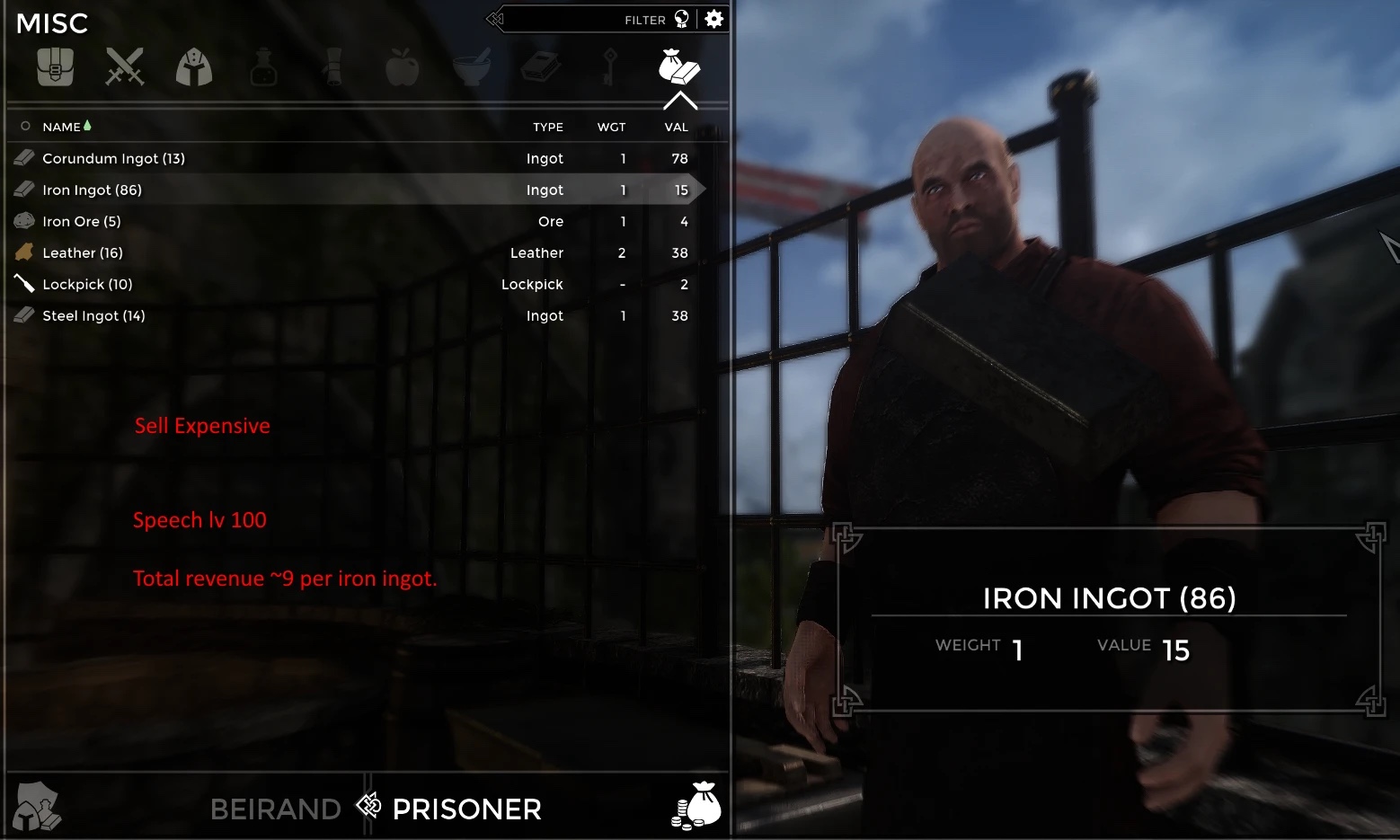Open the gear settings icon
The height and width of the screenshot is (840, 1400).
point(714,20)
